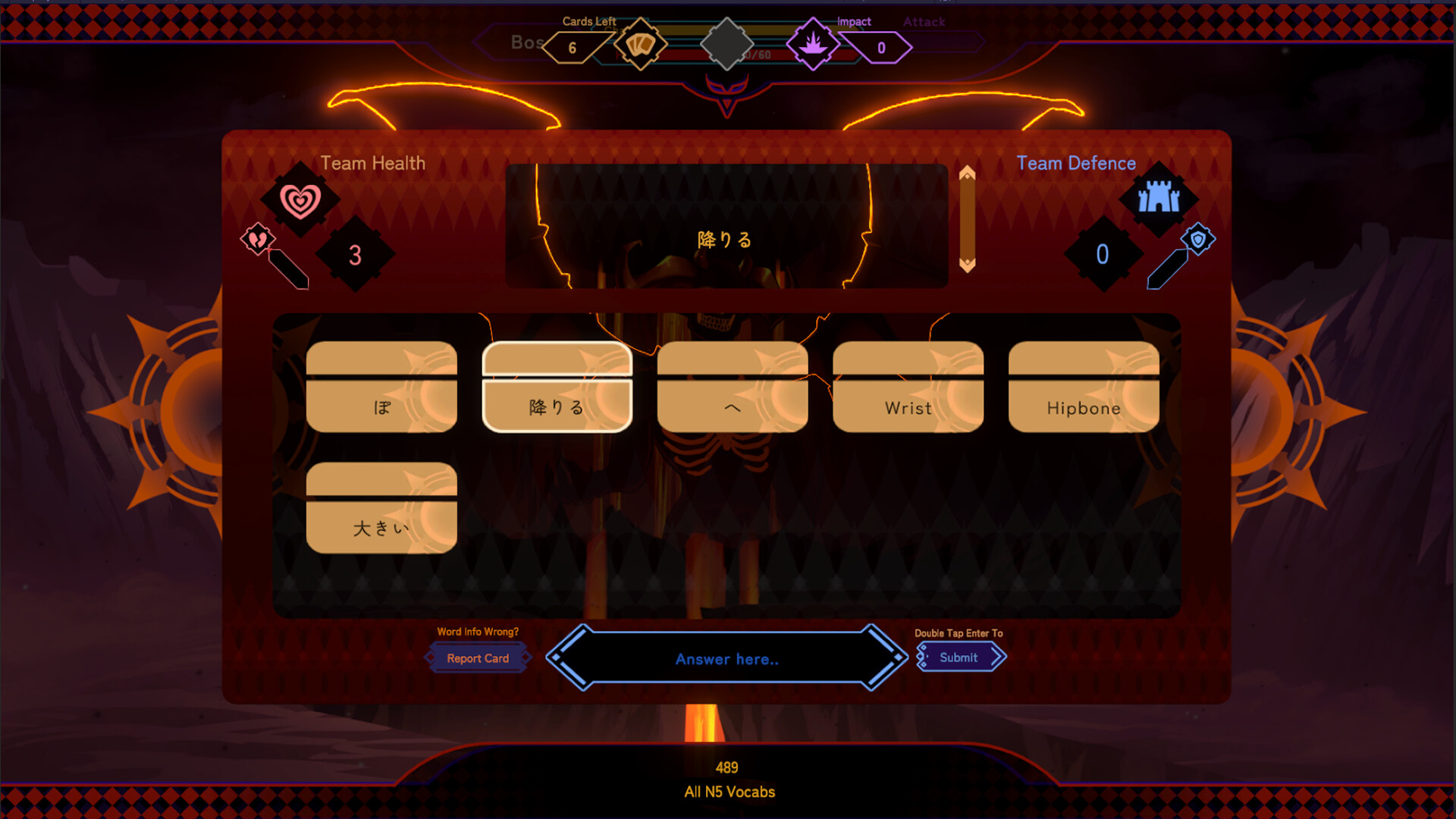Click the grey diamond icon on the boss bar
This screenshot has height=819, width=1456.
726,43
